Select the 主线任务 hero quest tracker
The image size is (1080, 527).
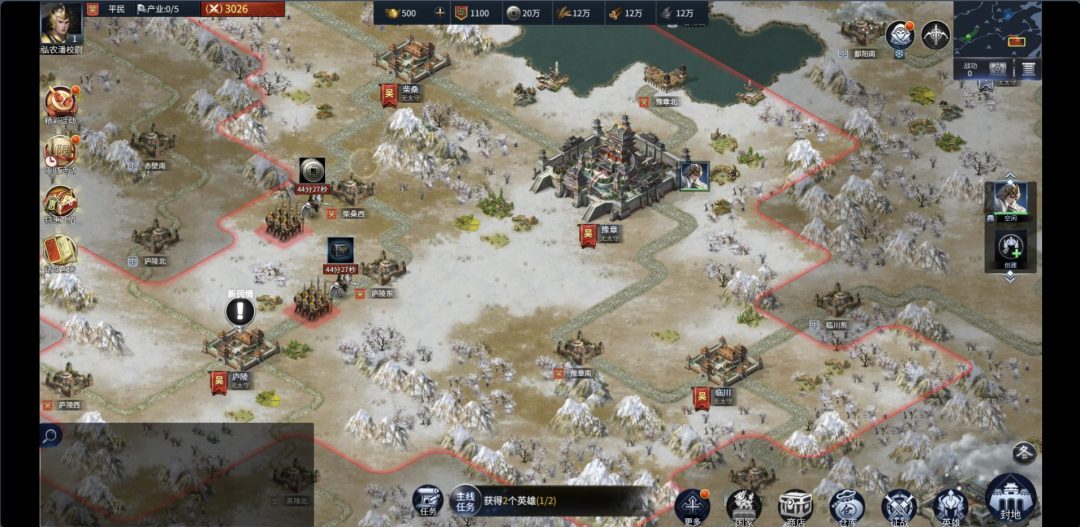coord(520,500)
